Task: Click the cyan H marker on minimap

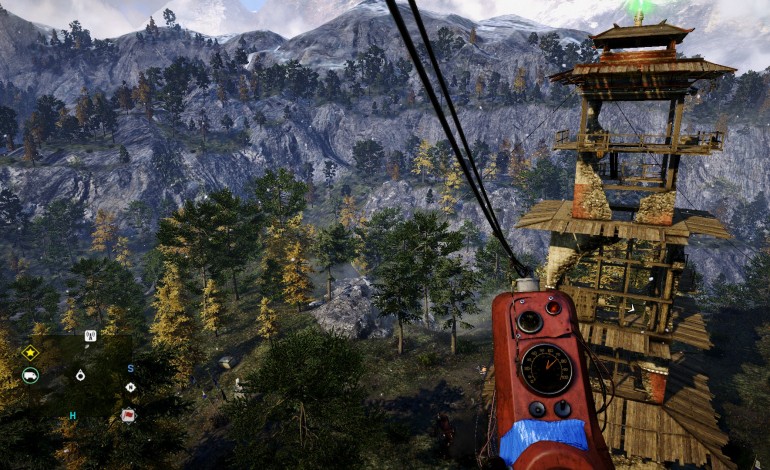Action: point(72,415)
